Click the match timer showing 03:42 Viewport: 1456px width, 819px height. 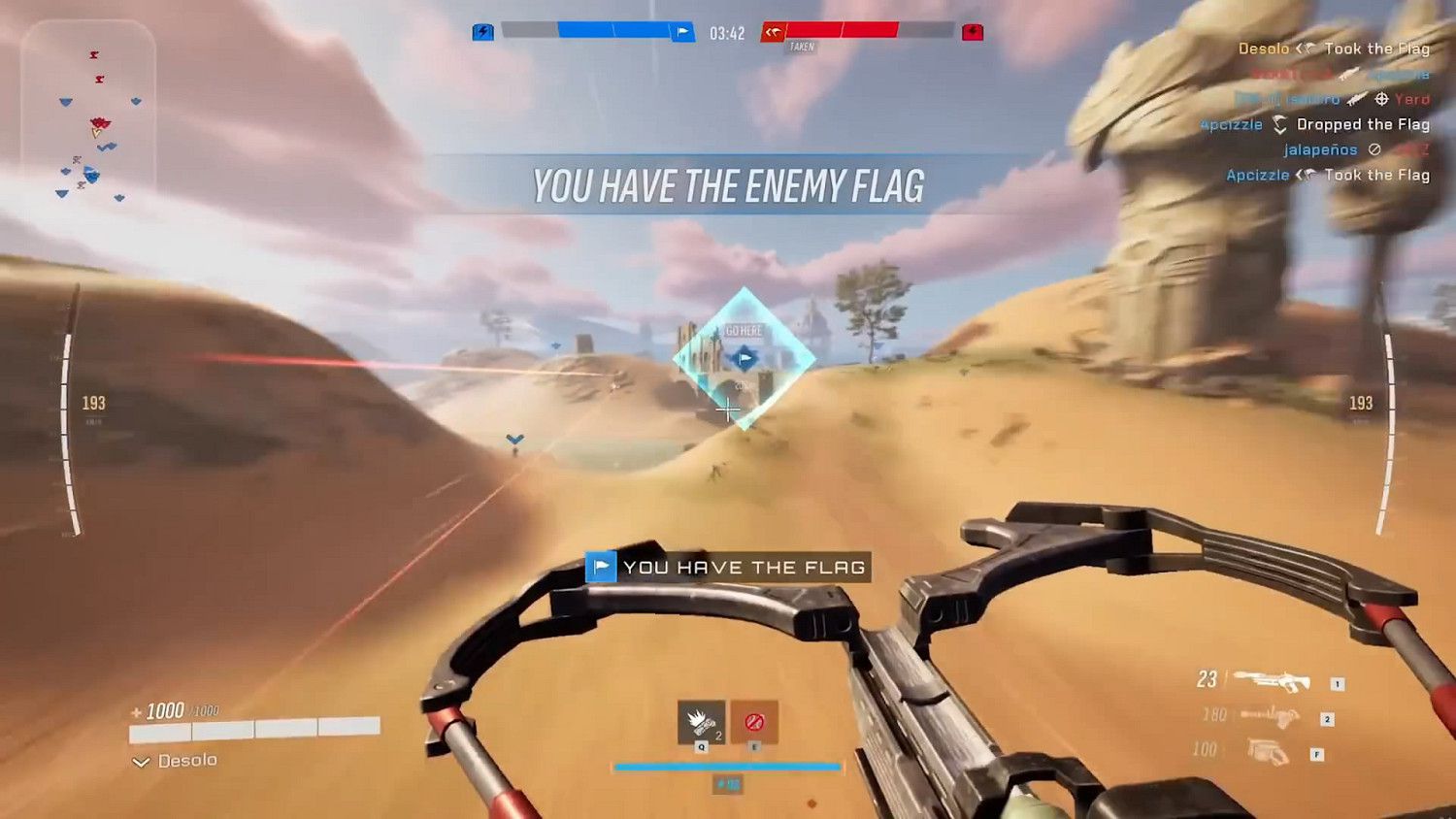(727, 33)
